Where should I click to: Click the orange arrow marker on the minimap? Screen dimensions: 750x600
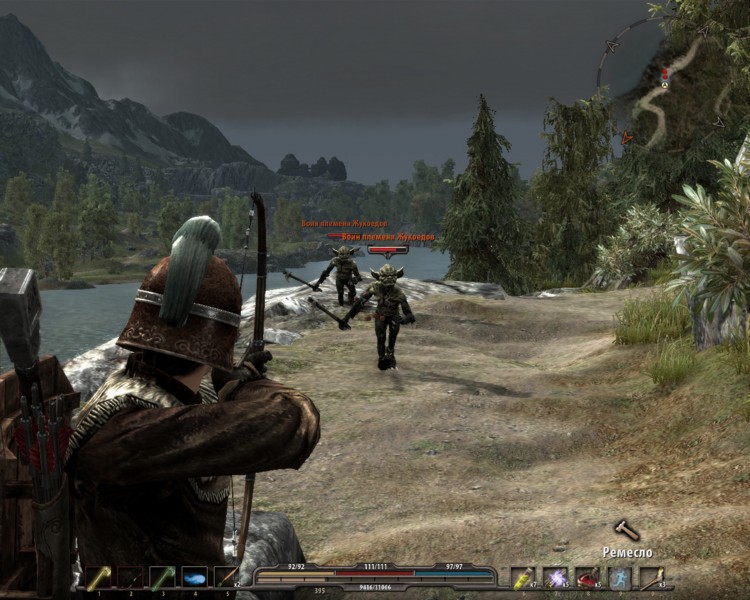[627, 137]
